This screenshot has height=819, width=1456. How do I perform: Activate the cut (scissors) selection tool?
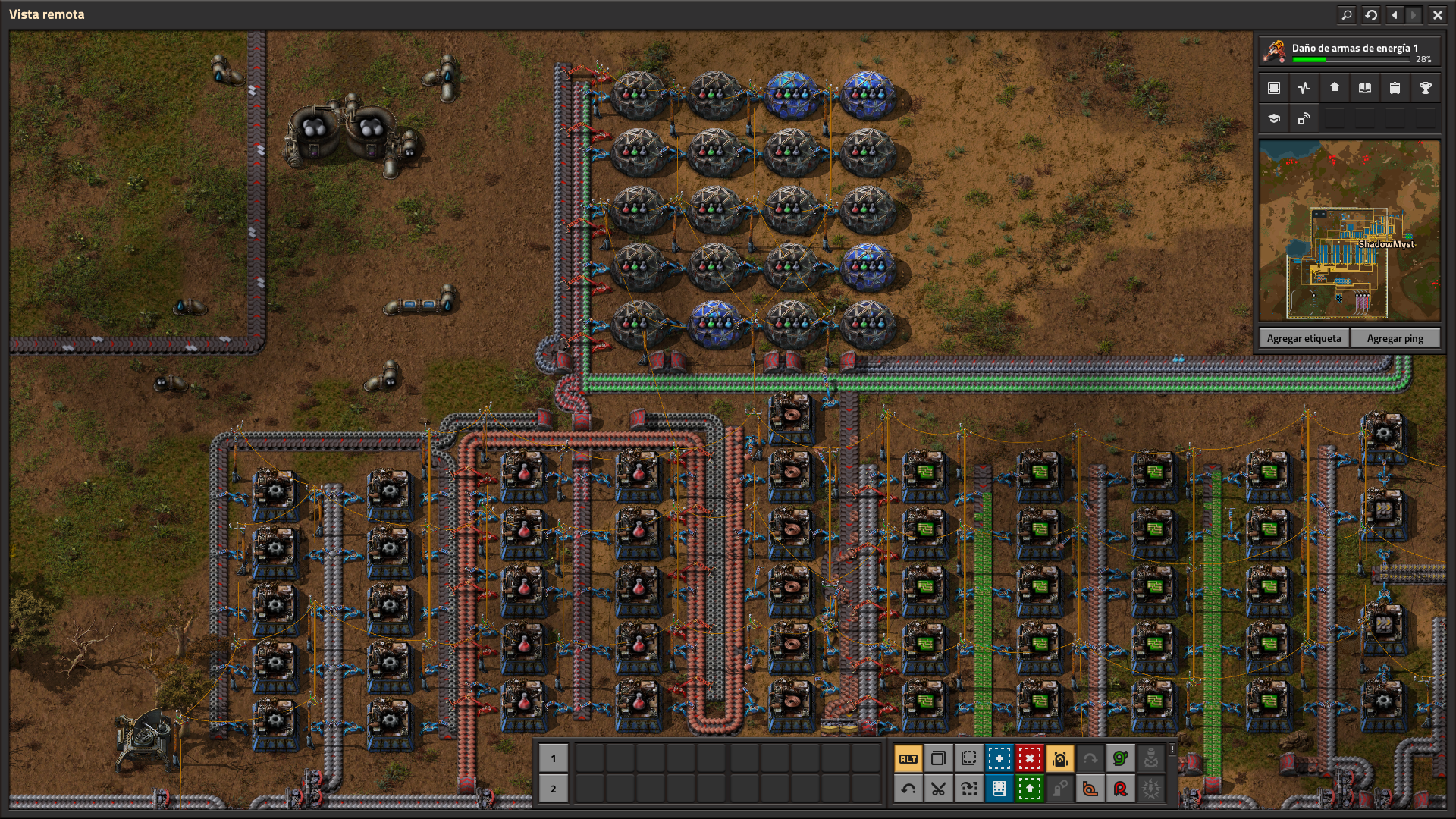[x=939, y=789]
